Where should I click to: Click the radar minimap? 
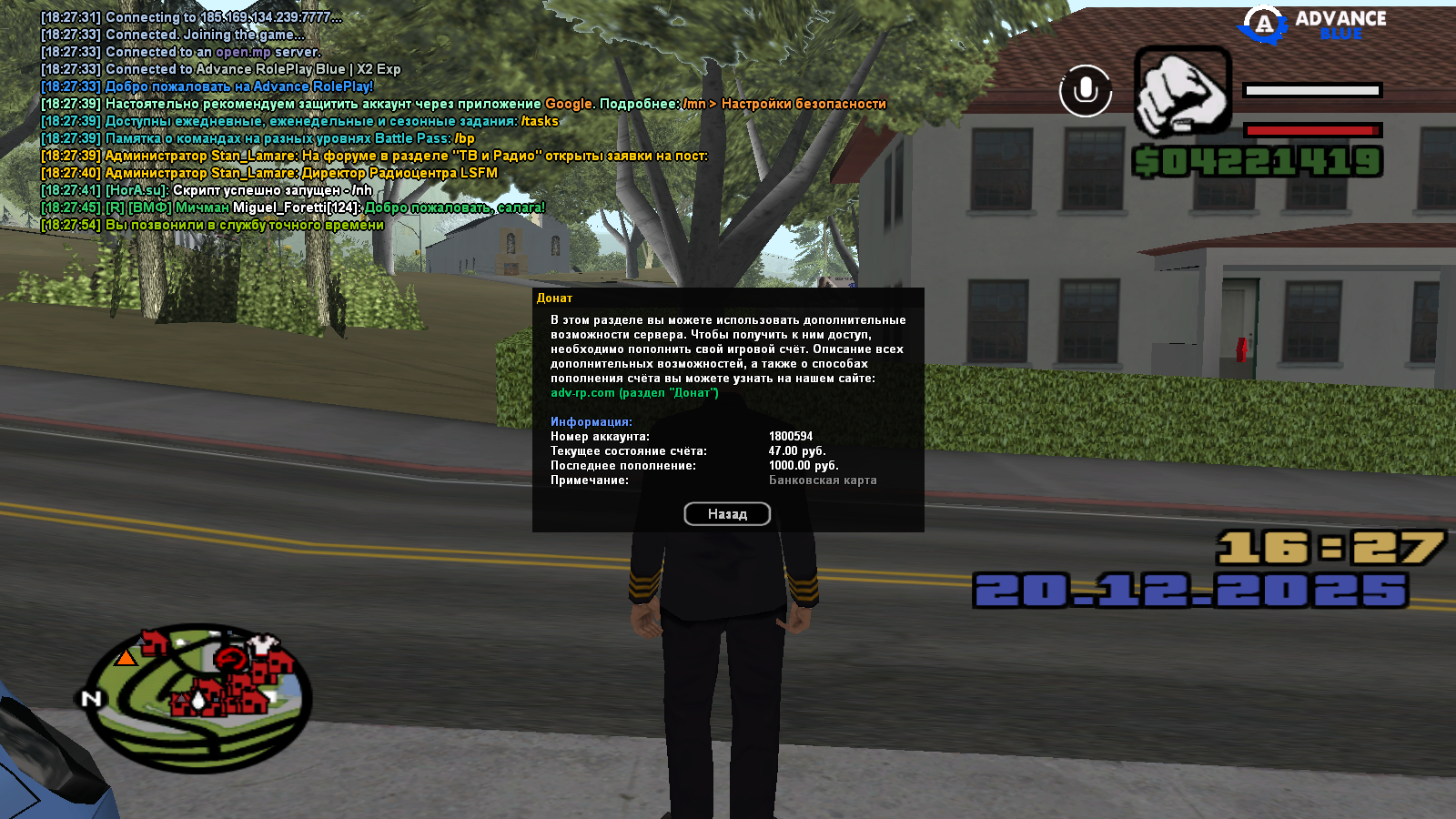pyautogui.click(x=199, y=696)
